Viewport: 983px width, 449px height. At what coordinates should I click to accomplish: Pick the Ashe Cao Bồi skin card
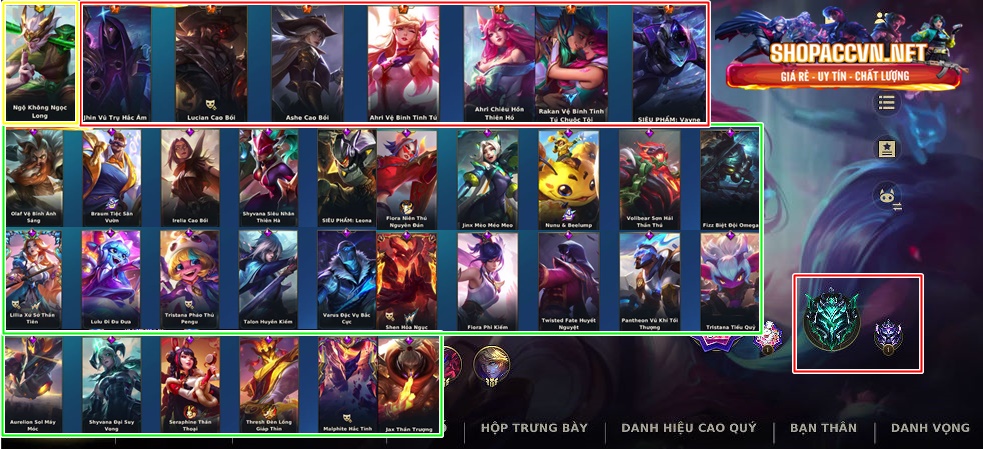coord(307,60)
